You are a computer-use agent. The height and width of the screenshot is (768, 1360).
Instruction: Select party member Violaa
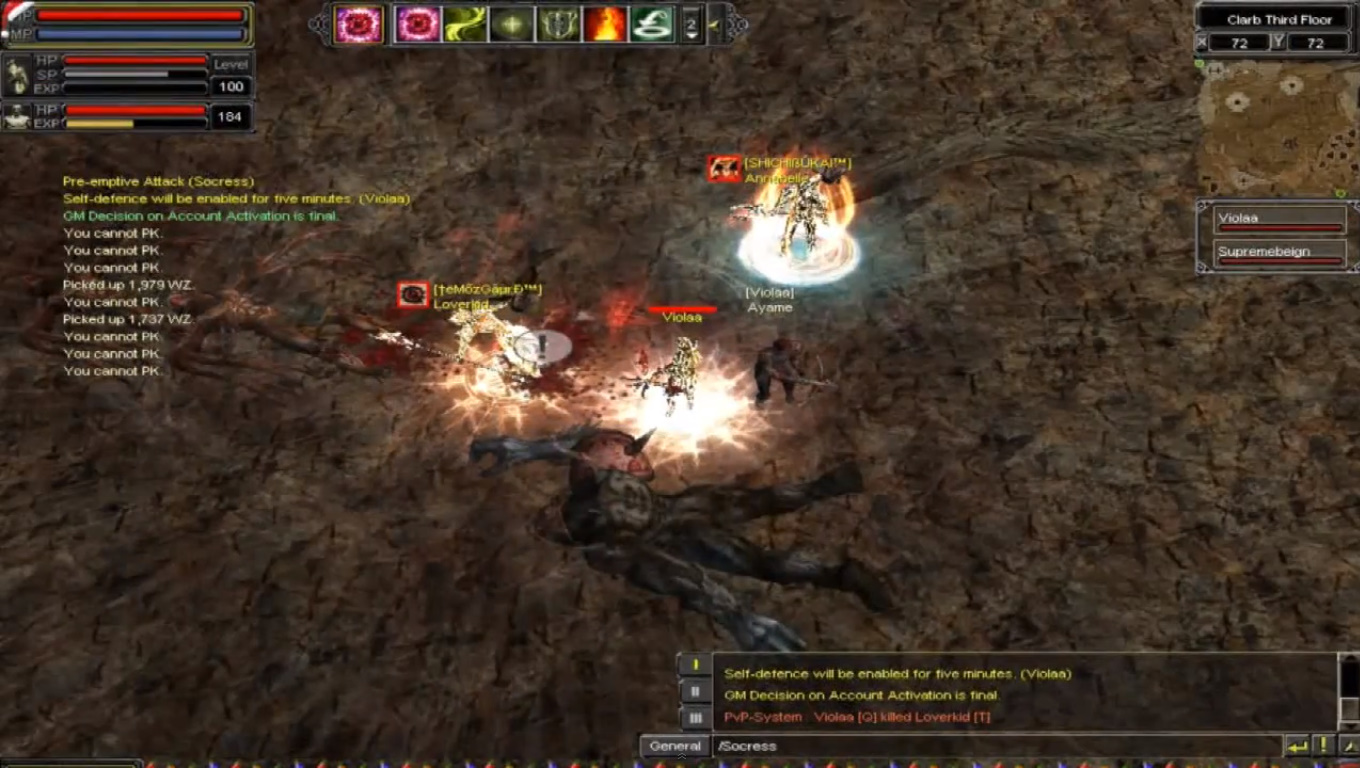[x=1279, y=221]
